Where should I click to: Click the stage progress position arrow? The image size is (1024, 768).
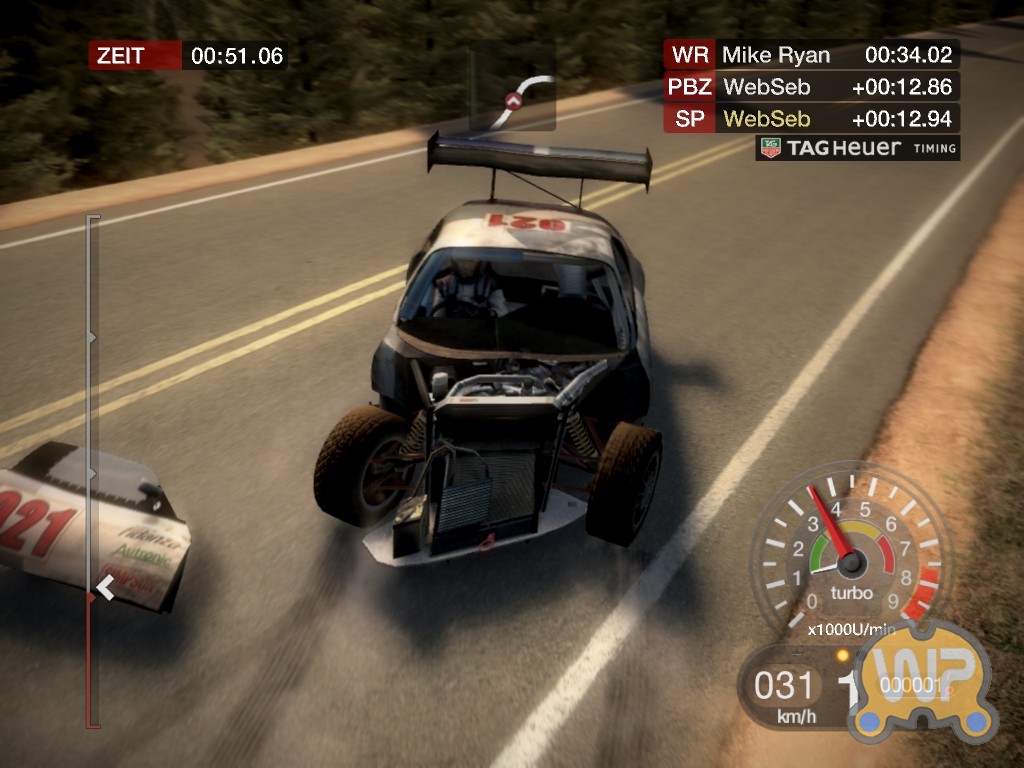click(x=104, y=588)
